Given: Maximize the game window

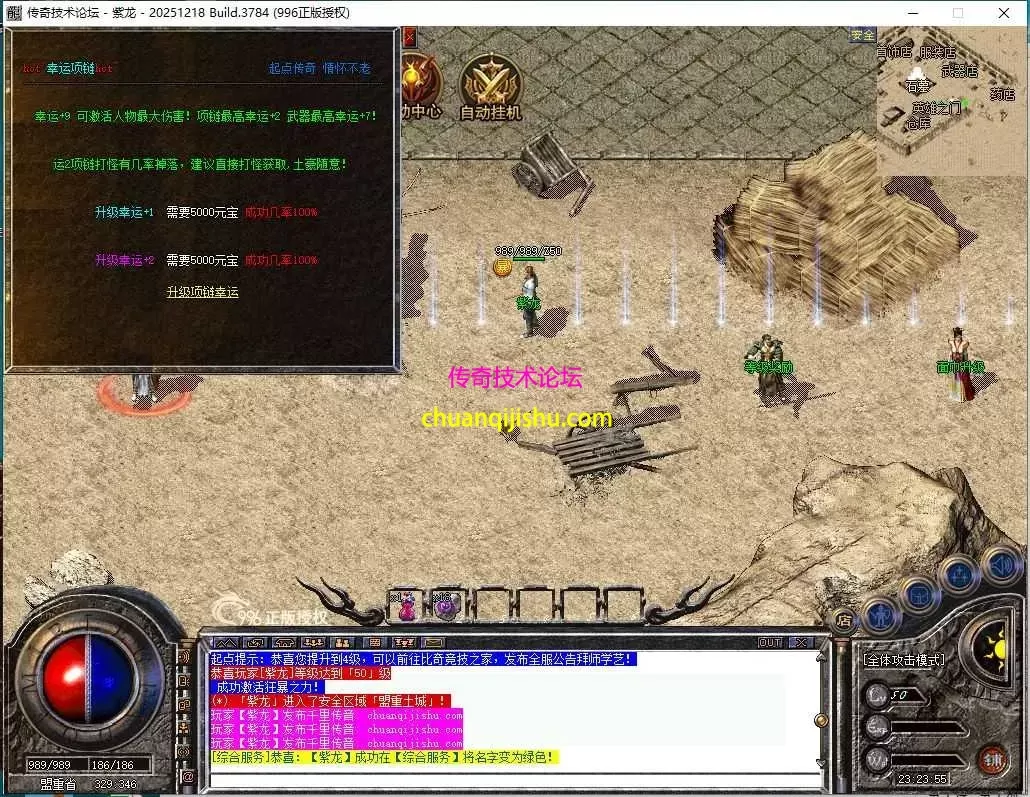Looking at the screenshot, I should coord(958,13).
